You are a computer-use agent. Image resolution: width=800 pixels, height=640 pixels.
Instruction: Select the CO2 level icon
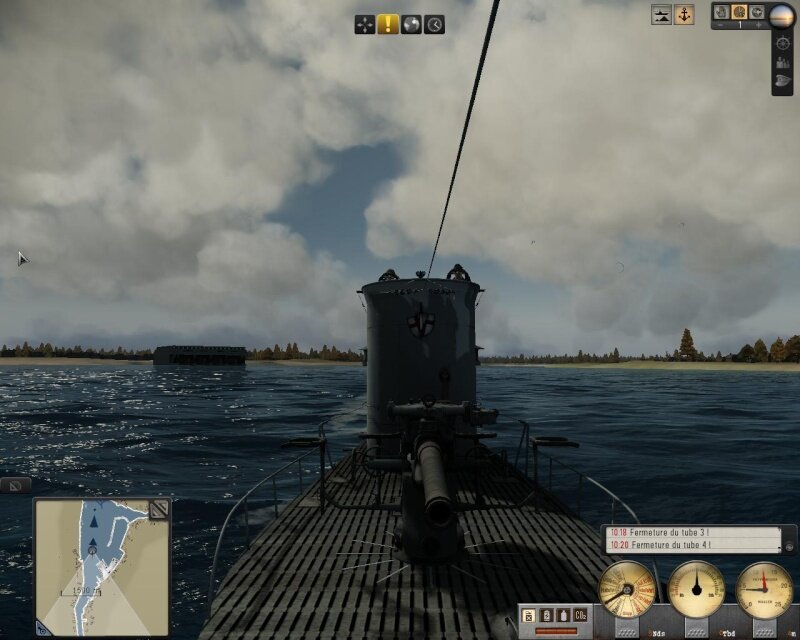click(x=580, y=615)
